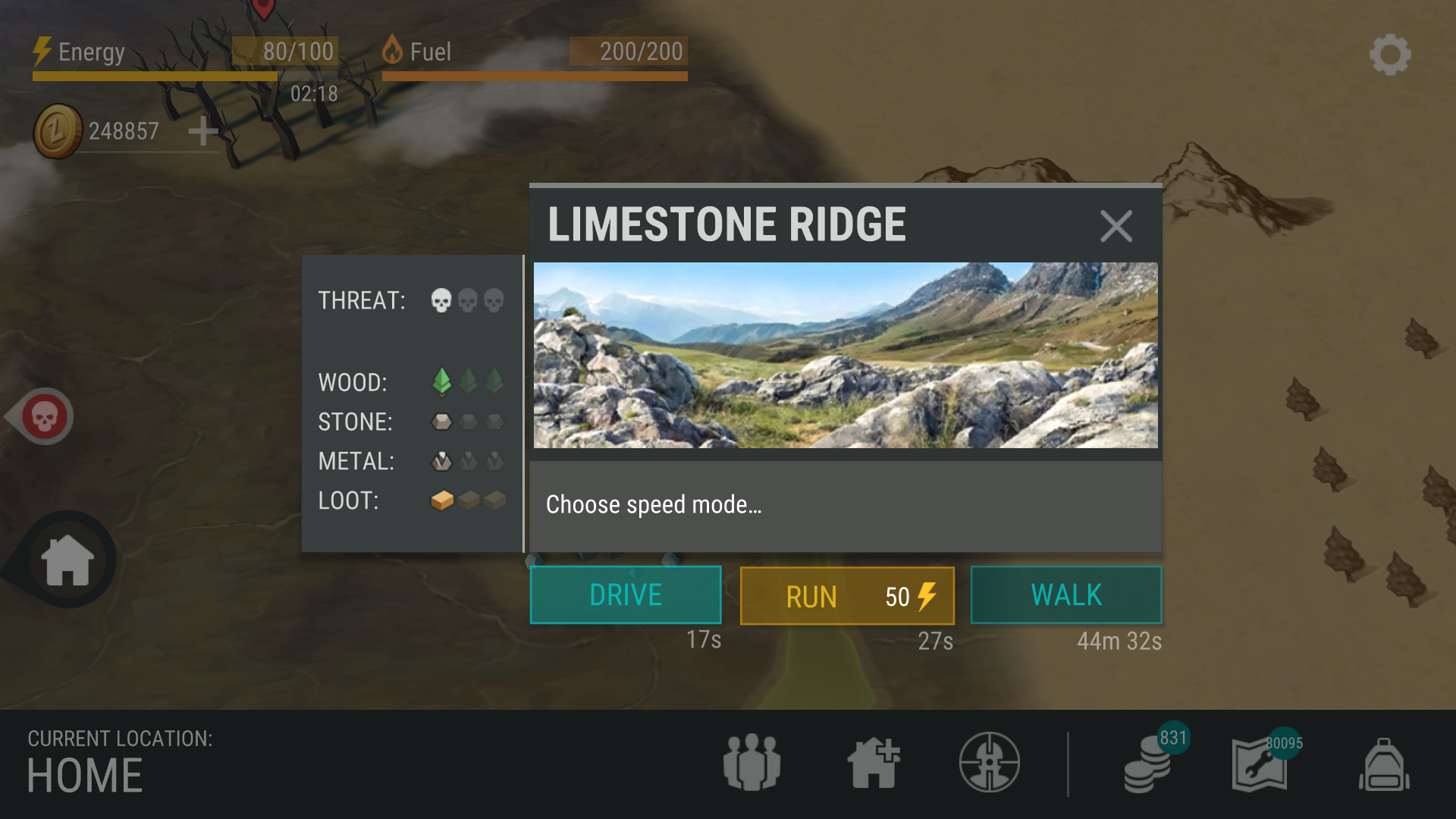The width and height of the screenshot is (1456, 819).
Task: Add more coins with the plus button
Action: [202, 131]
